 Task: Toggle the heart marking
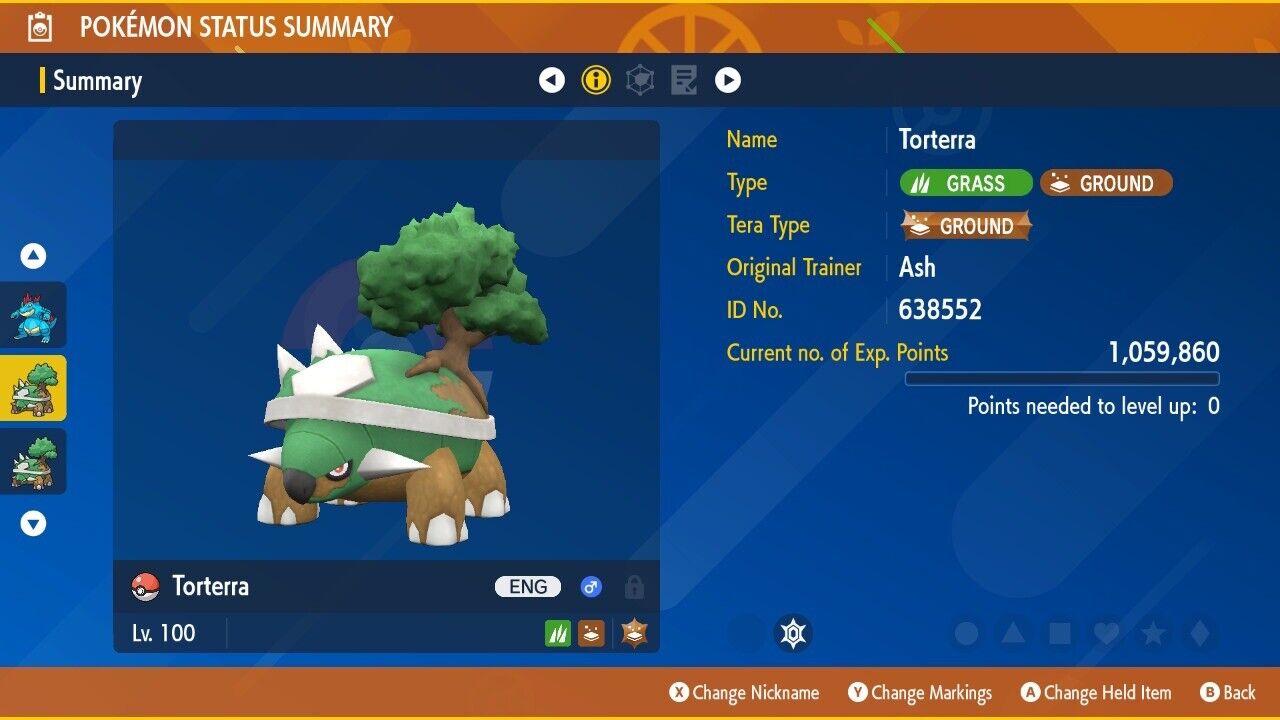tap(1106, 633)
